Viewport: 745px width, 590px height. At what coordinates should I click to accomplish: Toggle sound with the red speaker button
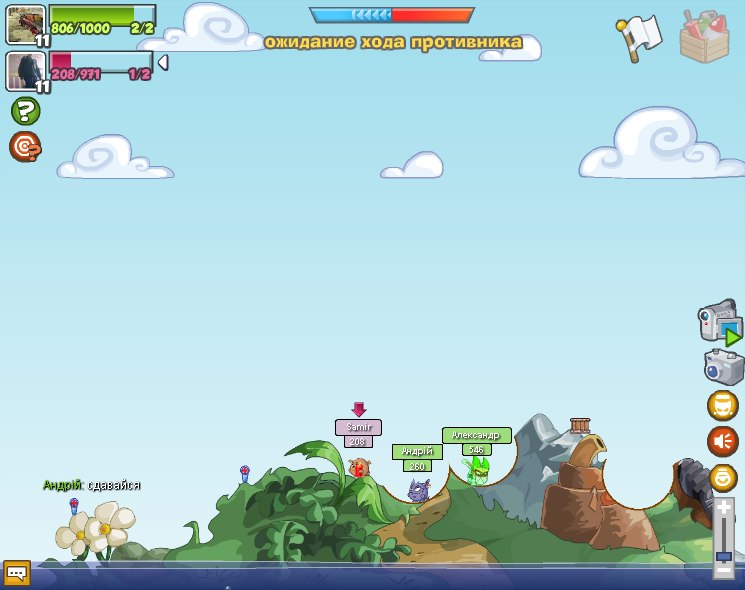coord(723,441)
